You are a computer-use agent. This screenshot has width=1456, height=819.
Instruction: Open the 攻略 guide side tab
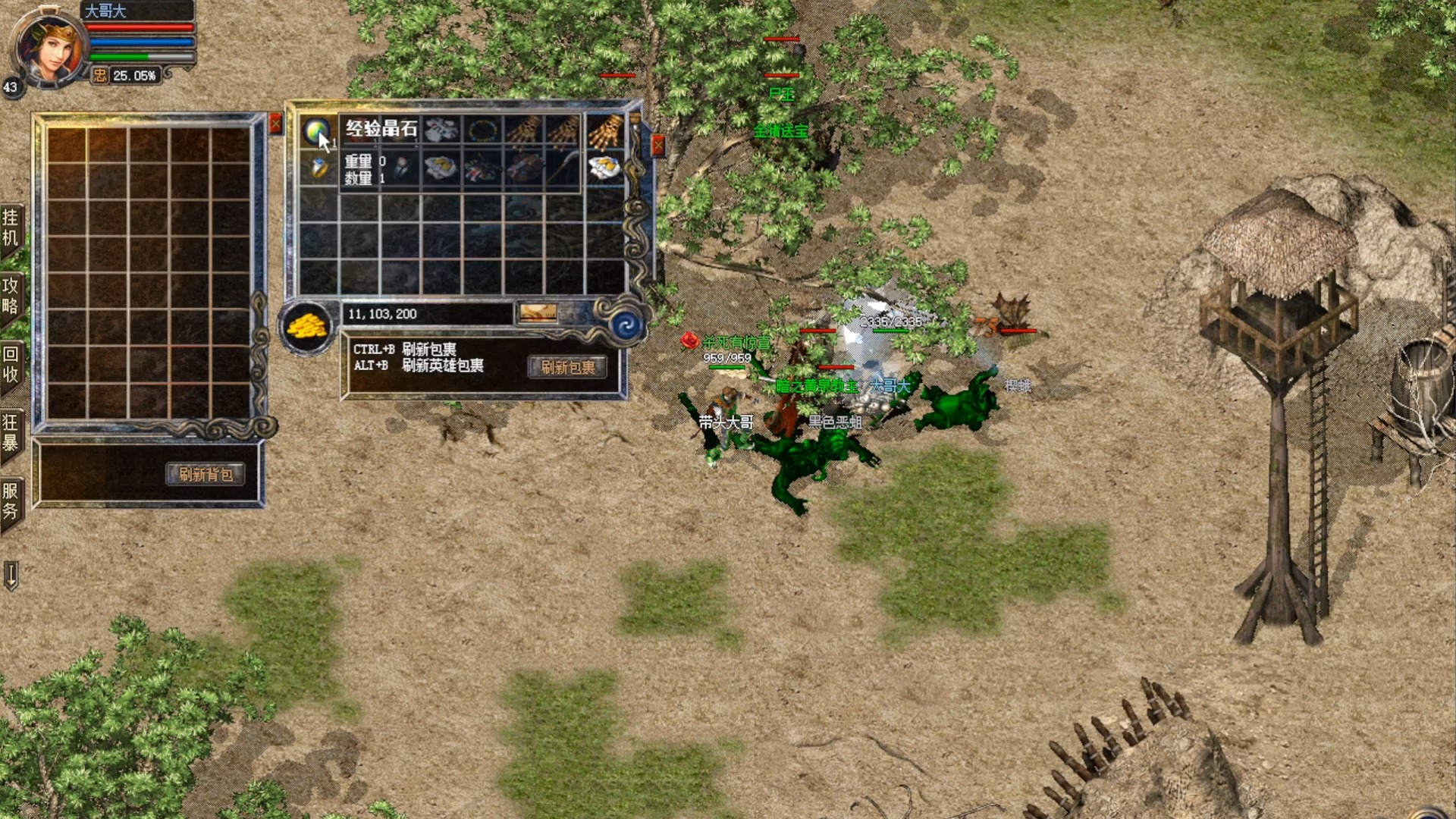(x=11, y=296)
